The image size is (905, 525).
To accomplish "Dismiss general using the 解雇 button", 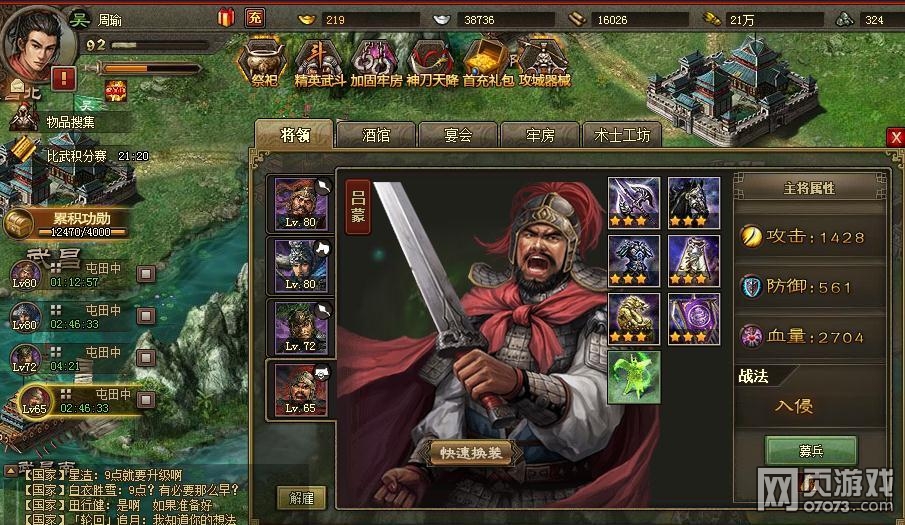I will 301,497.
